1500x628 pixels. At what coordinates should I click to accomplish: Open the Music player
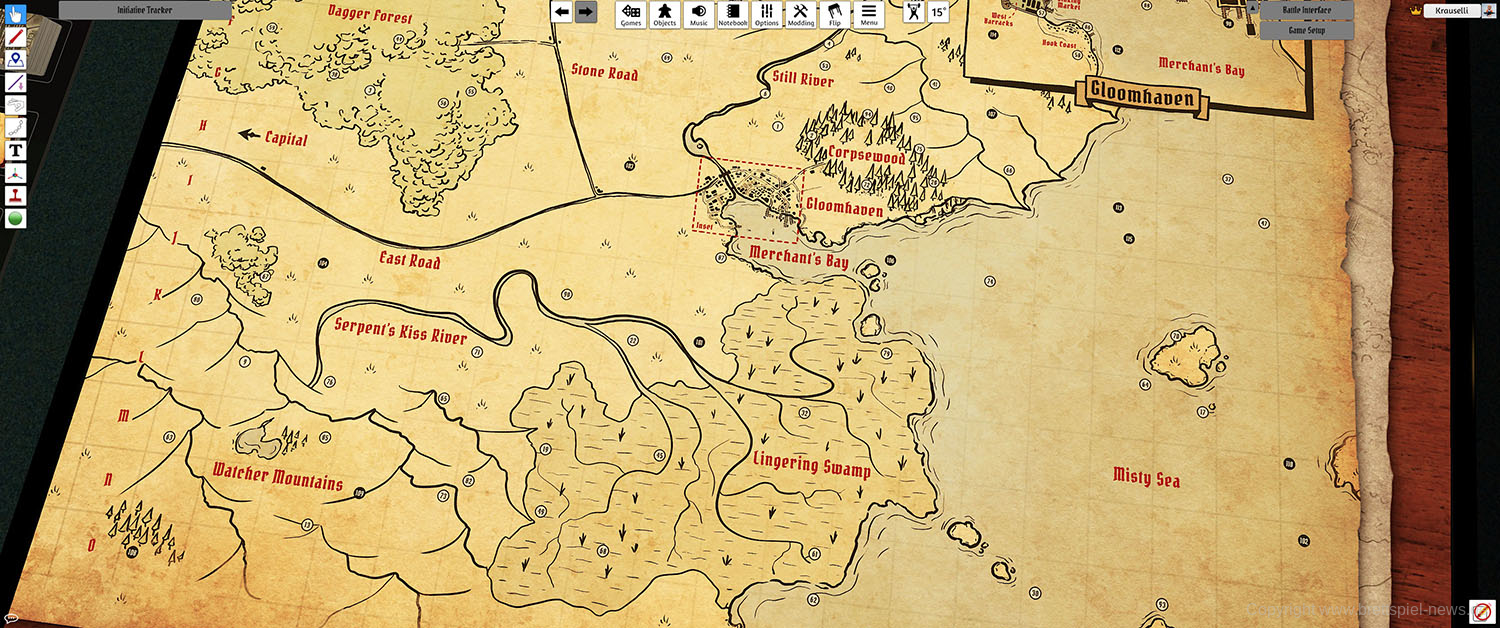tap(698, 14)
